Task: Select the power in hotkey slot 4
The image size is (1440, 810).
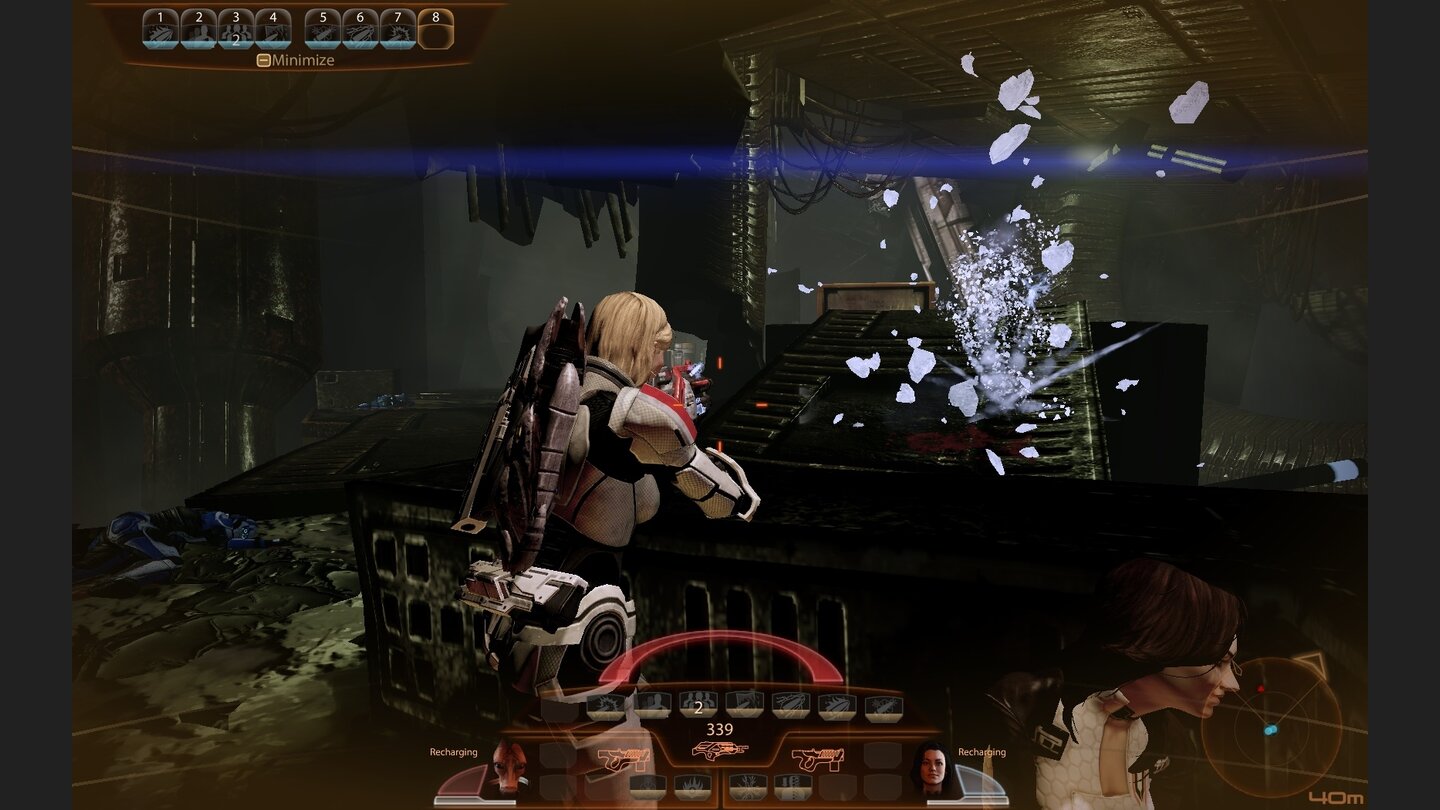Action: pos(271,28)
